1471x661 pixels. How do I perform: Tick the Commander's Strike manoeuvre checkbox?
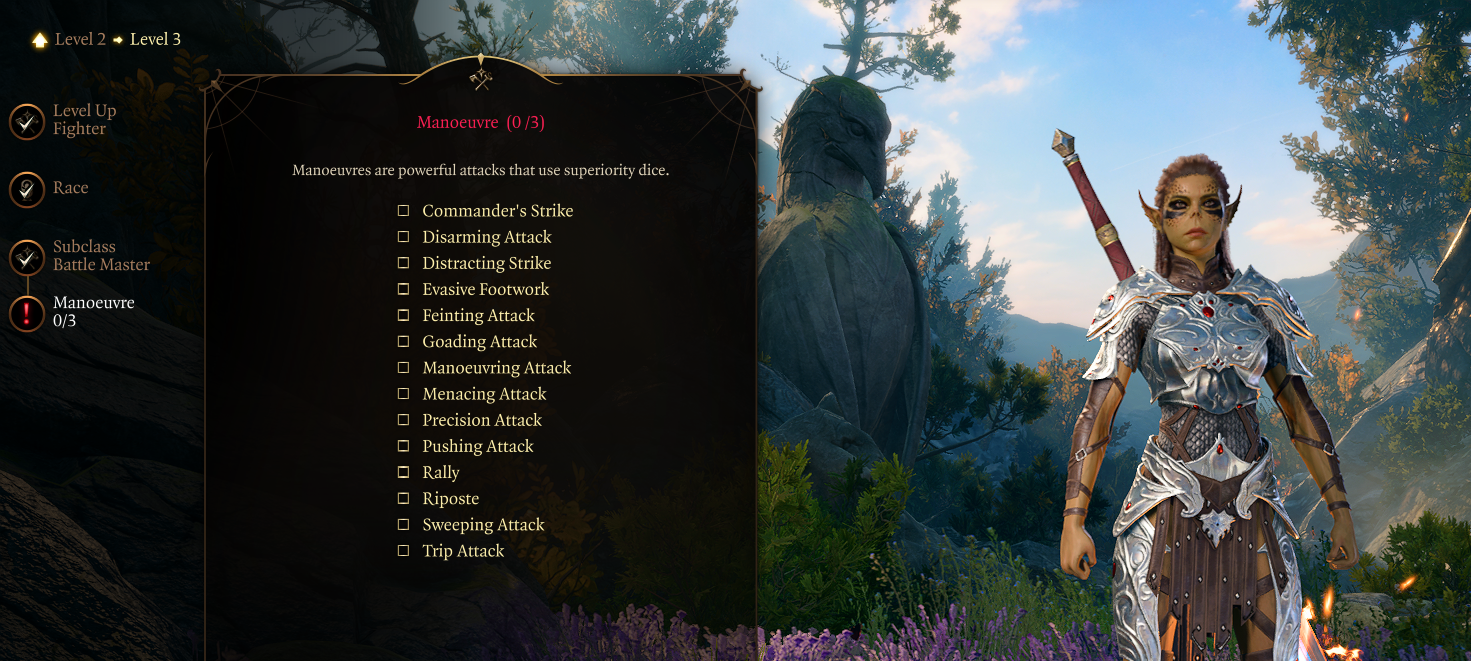click(404, 211)
